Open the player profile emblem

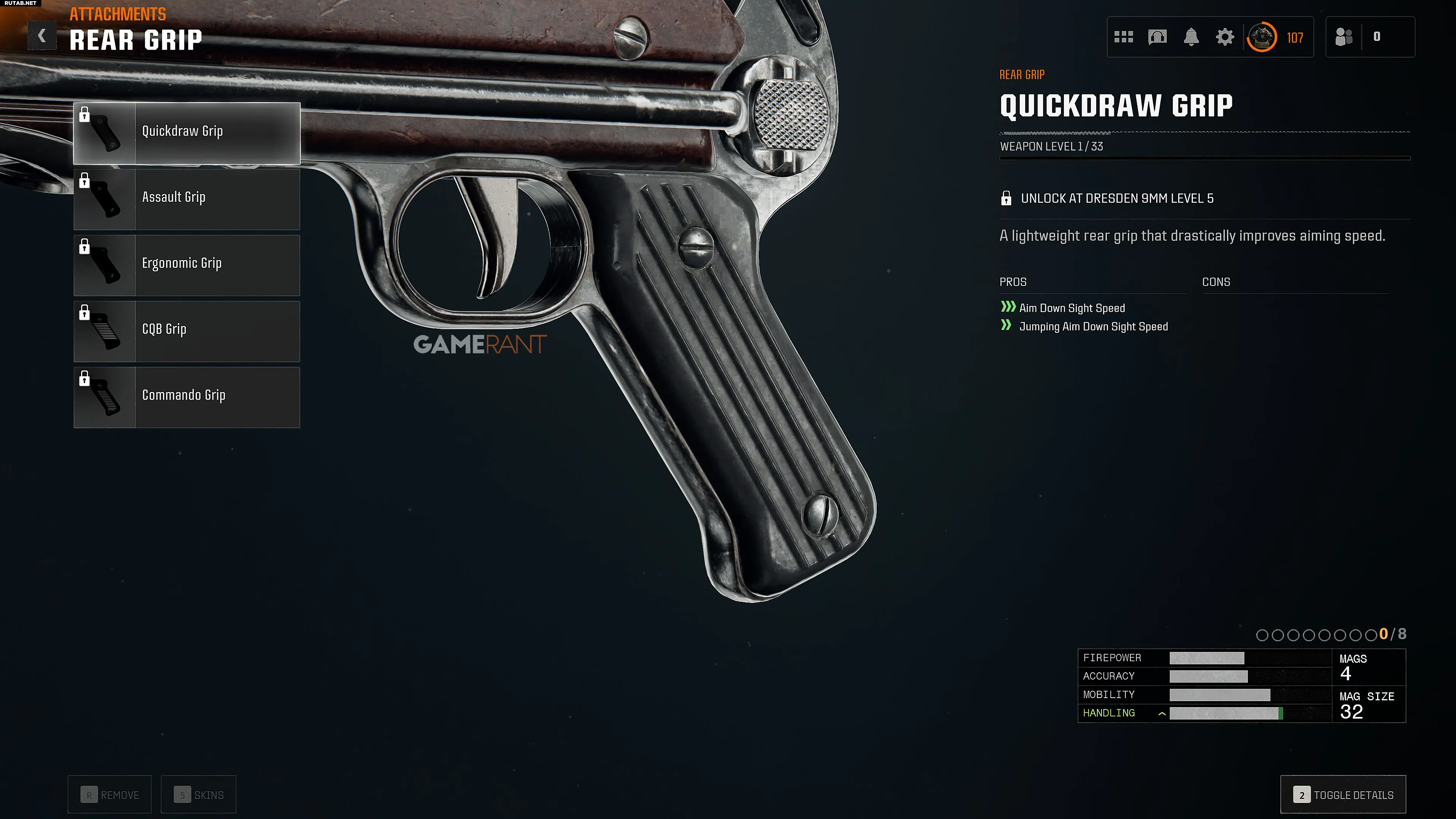[1261, 37]
